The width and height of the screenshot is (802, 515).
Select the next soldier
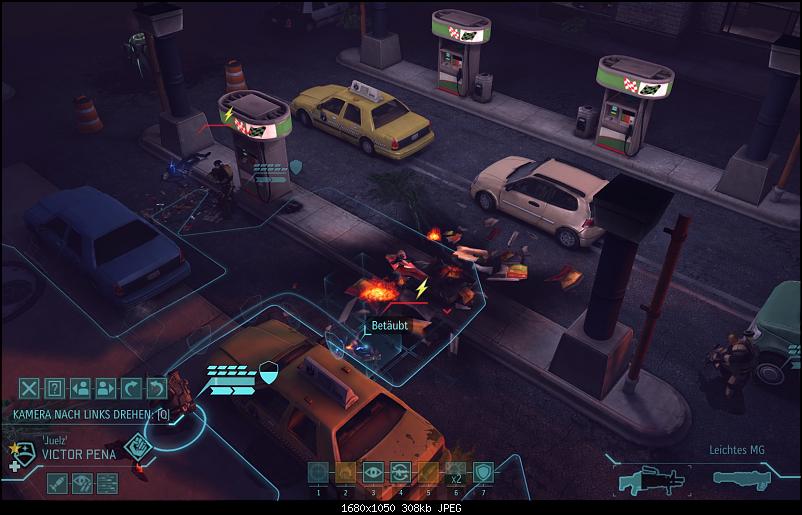tap(106, 388)
